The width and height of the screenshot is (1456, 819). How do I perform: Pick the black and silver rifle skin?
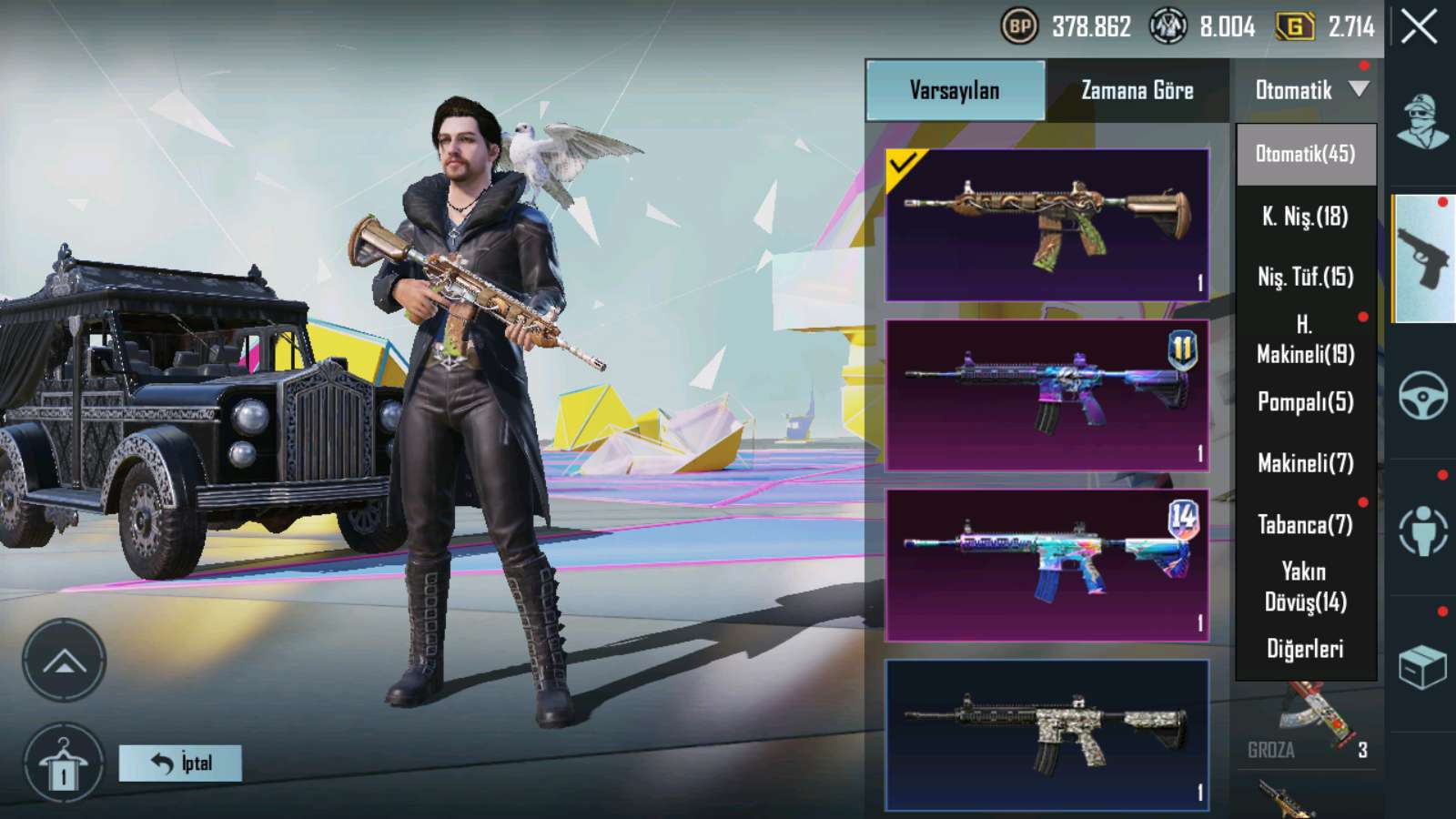point(1046,735)
